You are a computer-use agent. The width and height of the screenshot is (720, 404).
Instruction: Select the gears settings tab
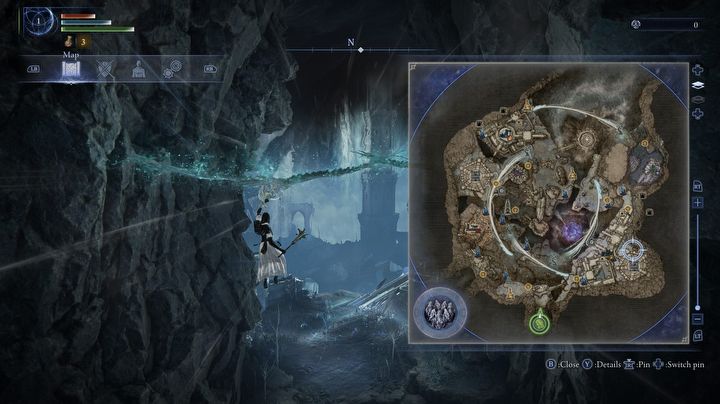(171, 69)
